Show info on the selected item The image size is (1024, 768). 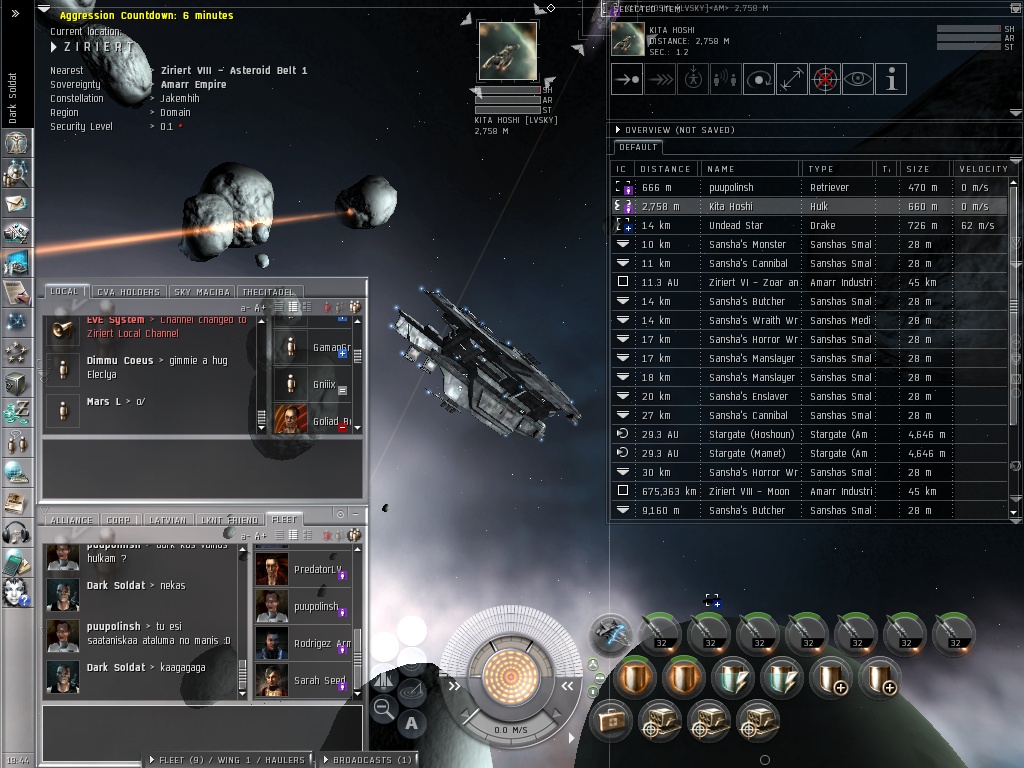pos(891,80)
